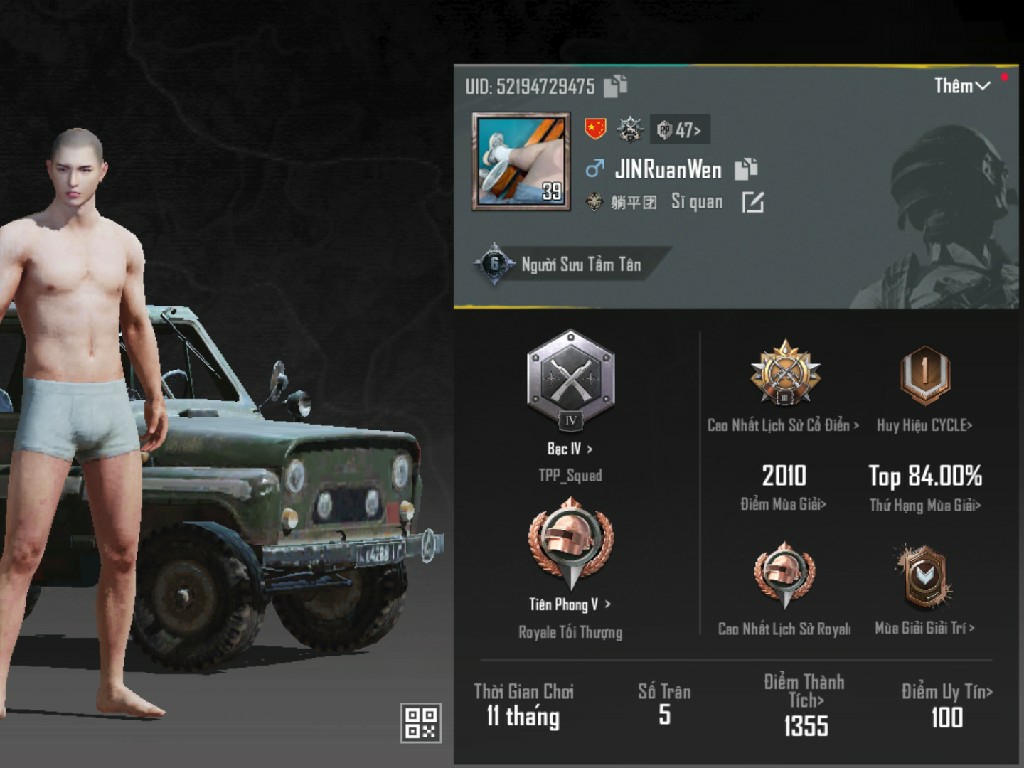The width and height of the screenshot is (1024, 768).
Task: Show the profile QR code
Action: 420,722
